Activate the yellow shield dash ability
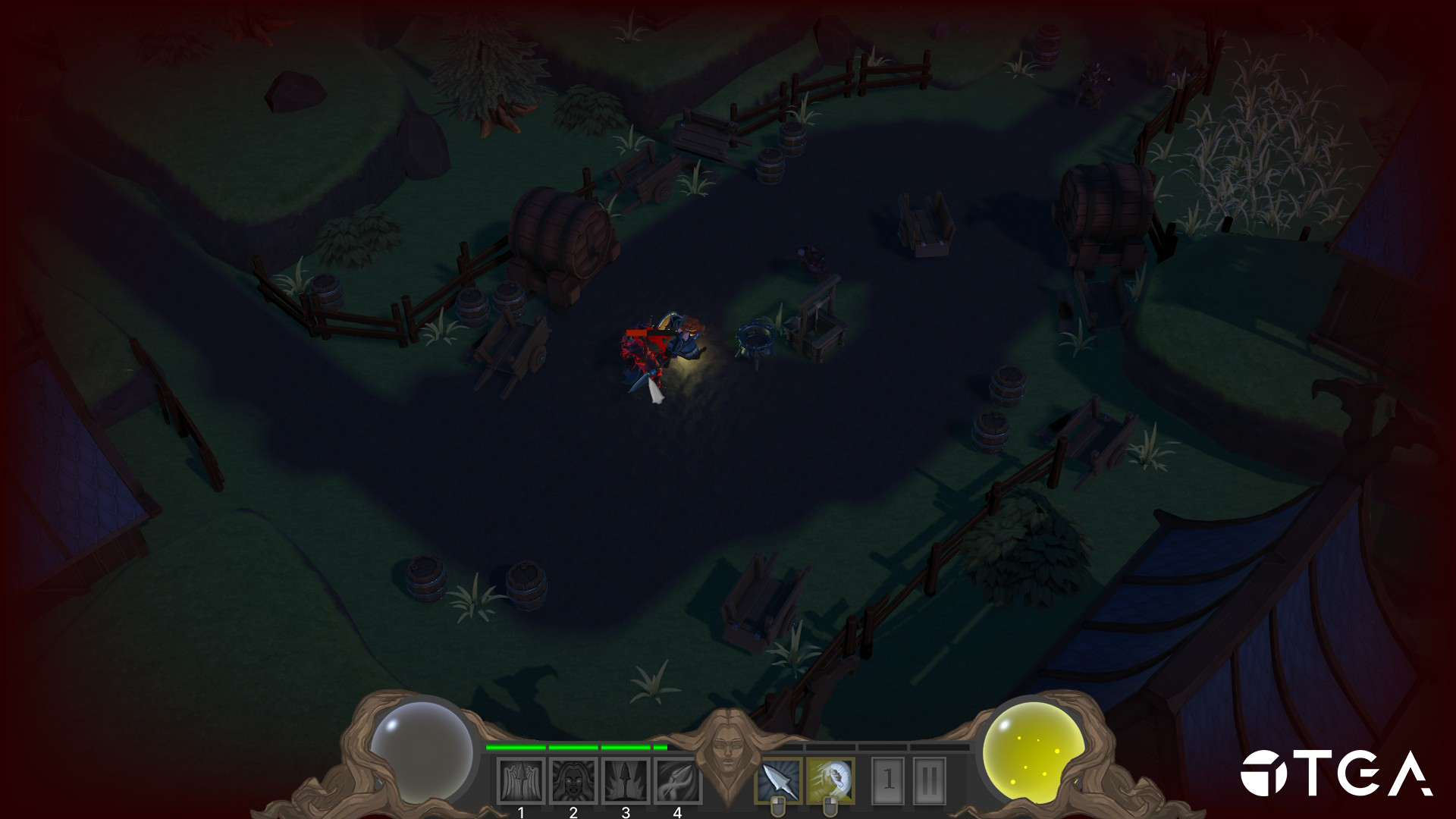This screenshot has width=1456, height=819. coord(830,780)
